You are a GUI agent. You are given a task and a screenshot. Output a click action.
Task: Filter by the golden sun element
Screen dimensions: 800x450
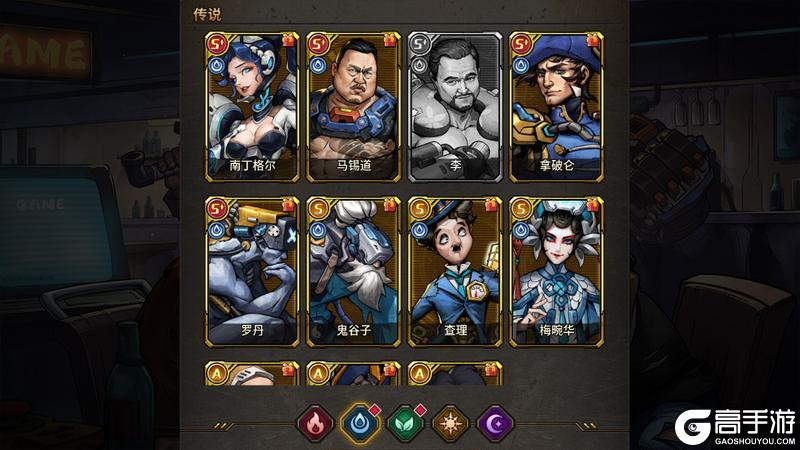tap(447, 423)
